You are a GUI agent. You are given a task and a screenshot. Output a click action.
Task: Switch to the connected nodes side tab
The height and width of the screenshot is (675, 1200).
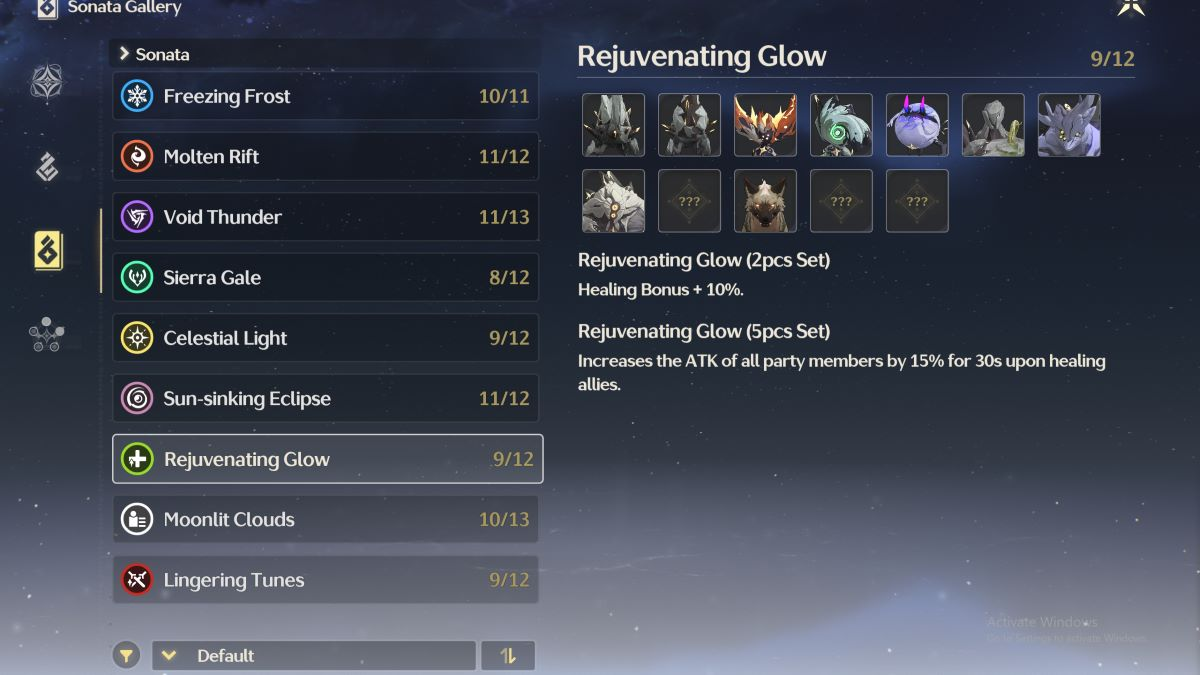click(47, 335)
